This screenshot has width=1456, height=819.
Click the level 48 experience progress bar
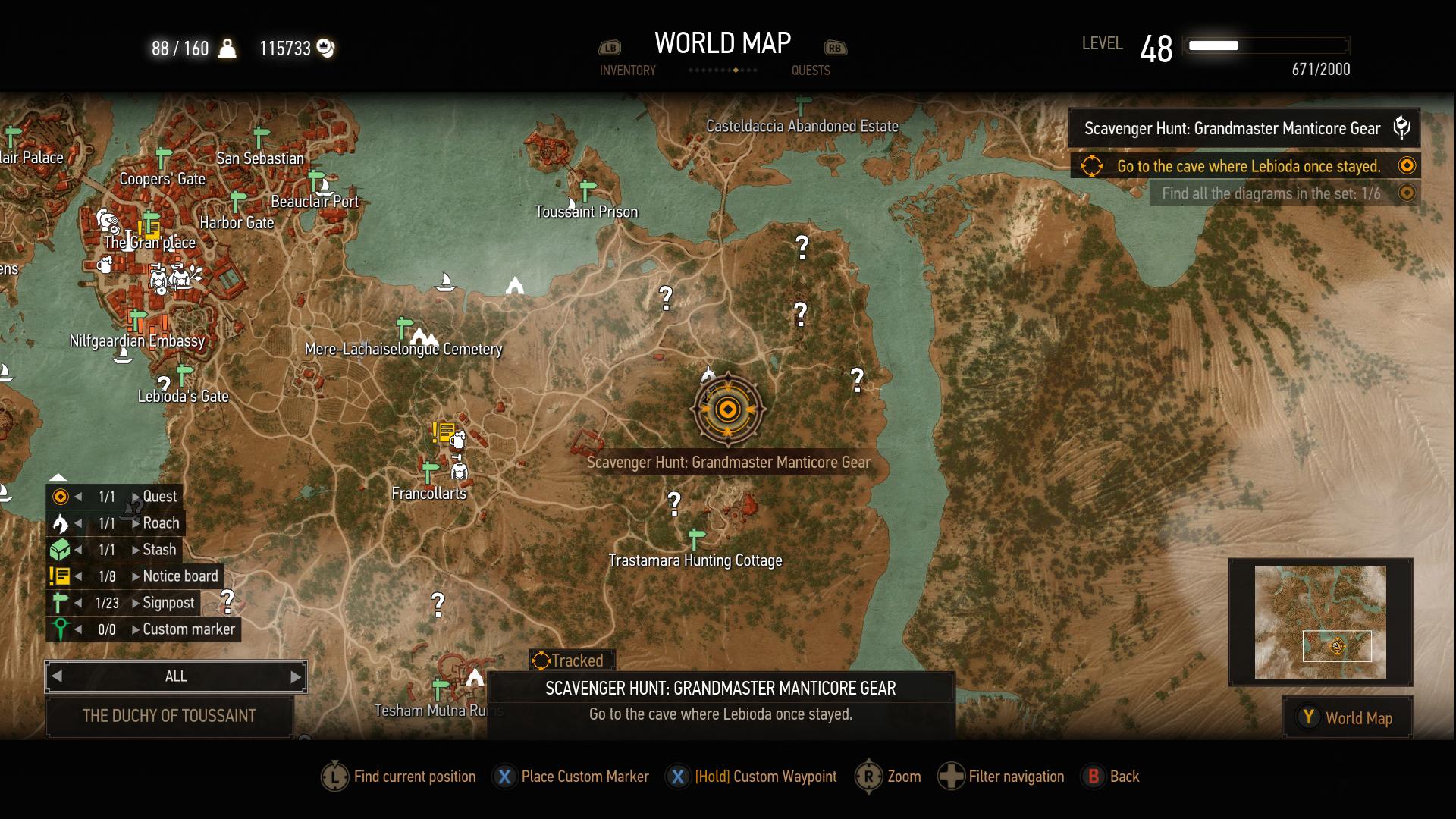[x=1265, y=45]
